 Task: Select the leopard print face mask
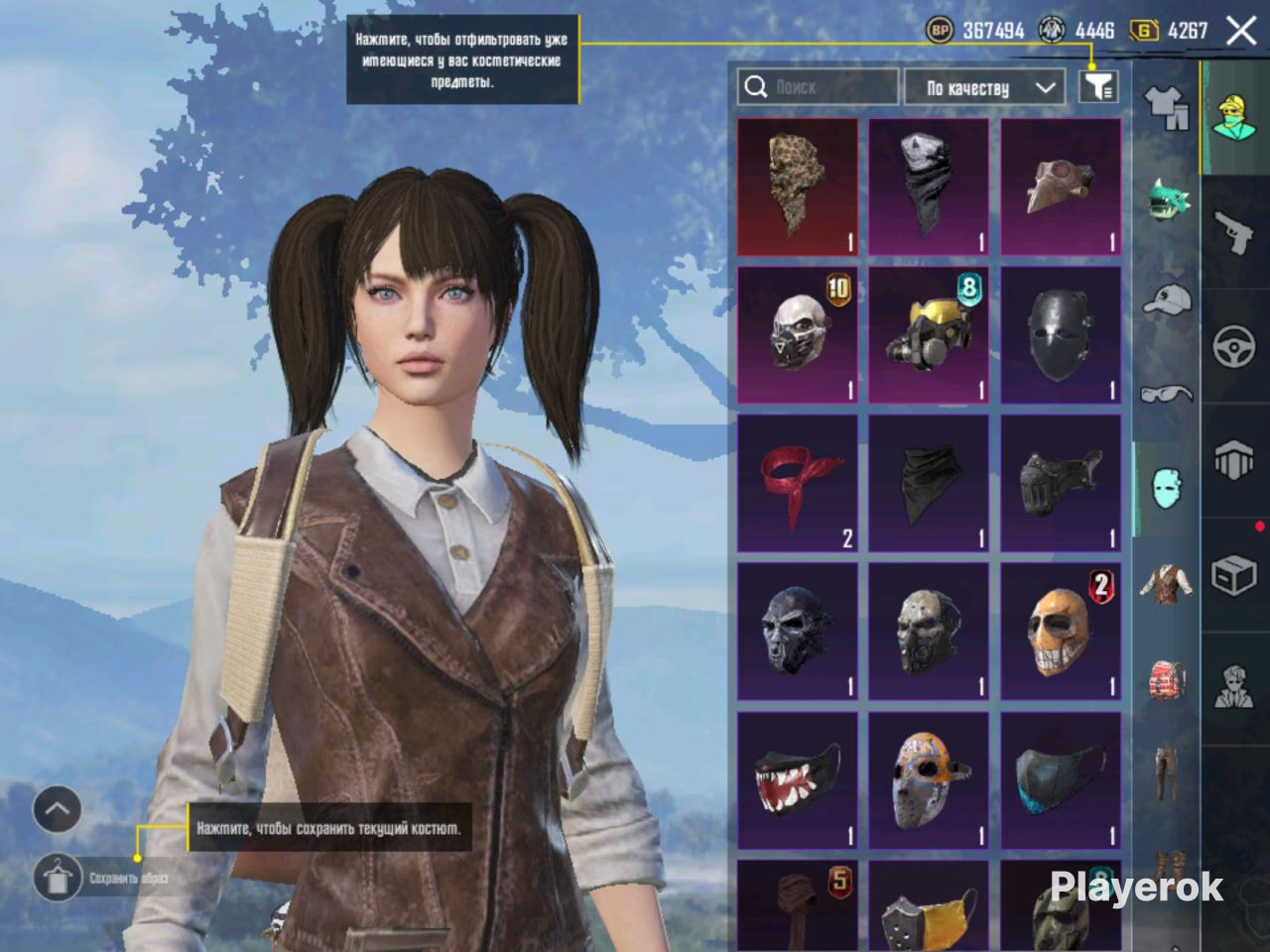coord(798,186)
